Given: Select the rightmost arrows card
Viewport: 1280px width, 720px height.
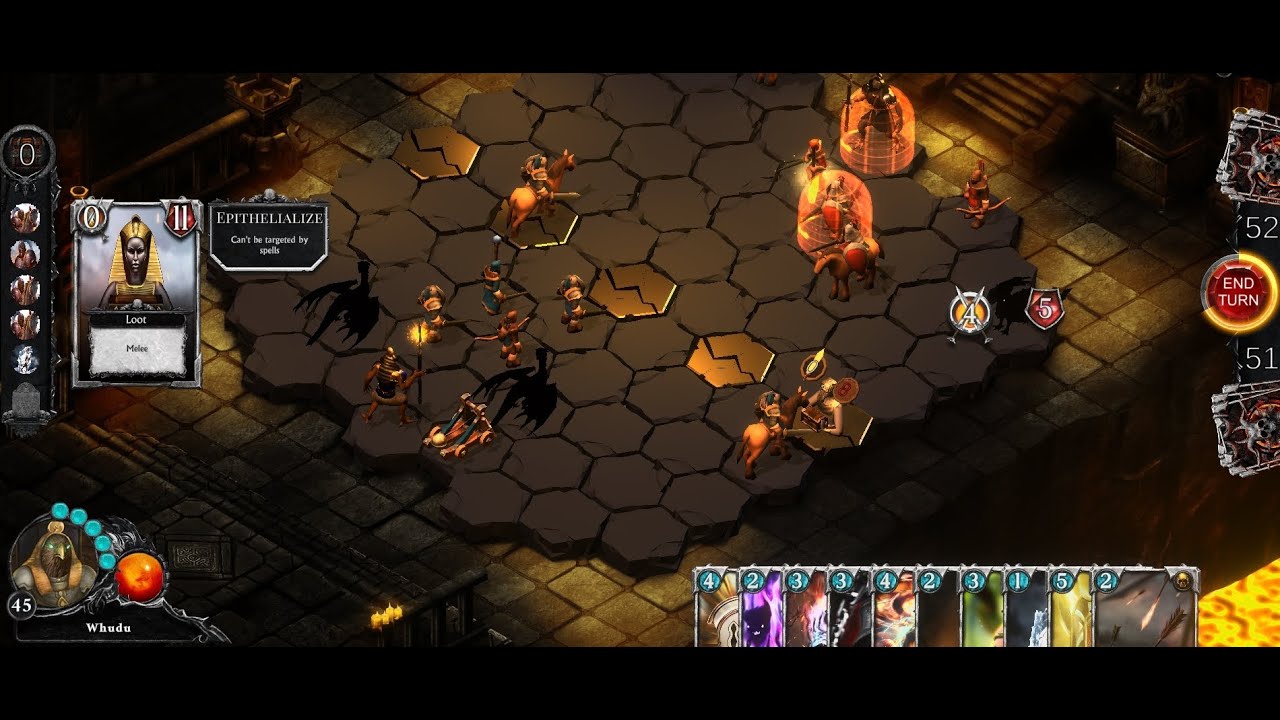Looking at the screenshot, I should tap(1144, 608).
